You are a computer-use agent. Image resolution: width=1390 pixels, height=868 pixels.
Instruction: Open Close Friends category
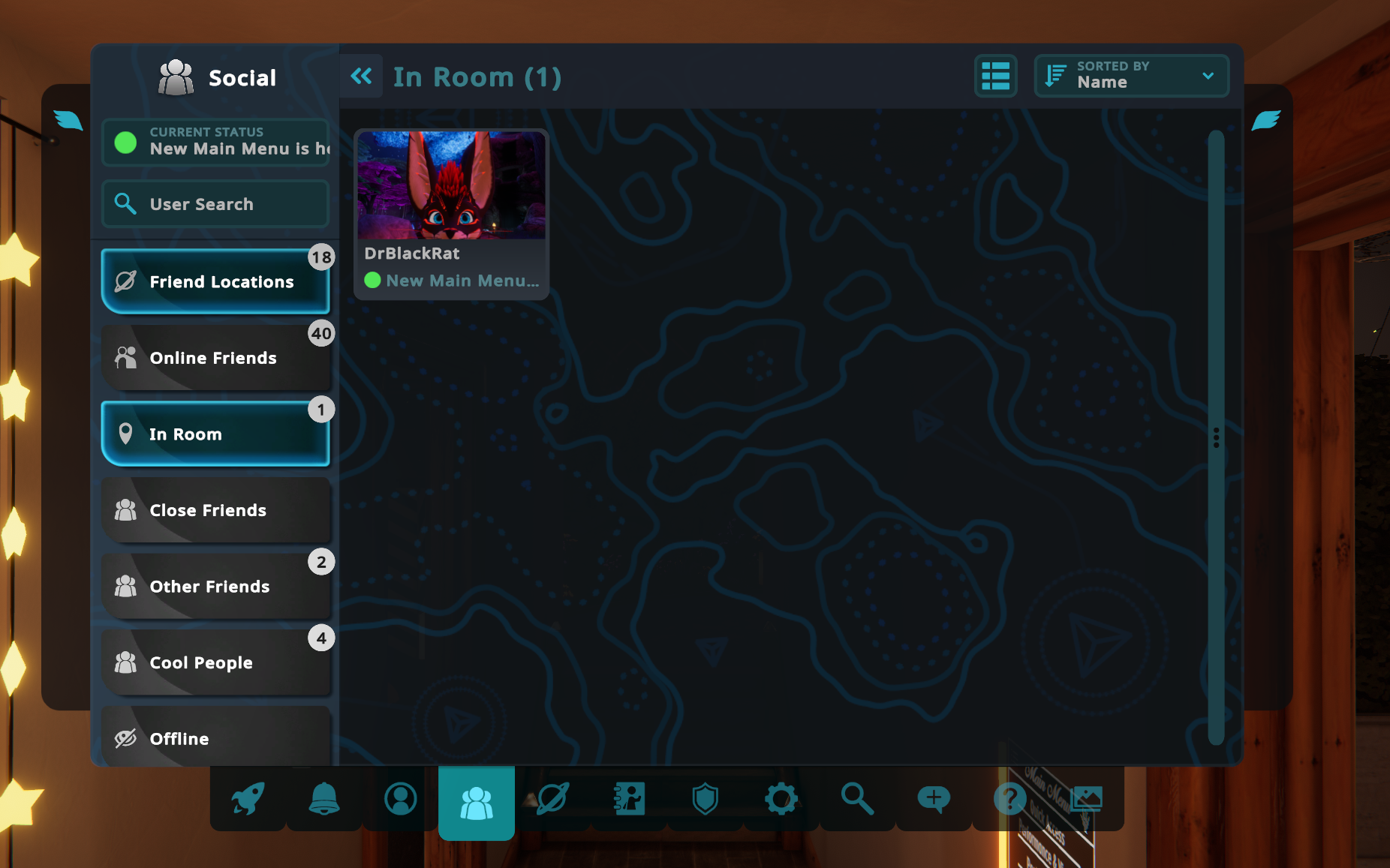coord(215,510)
